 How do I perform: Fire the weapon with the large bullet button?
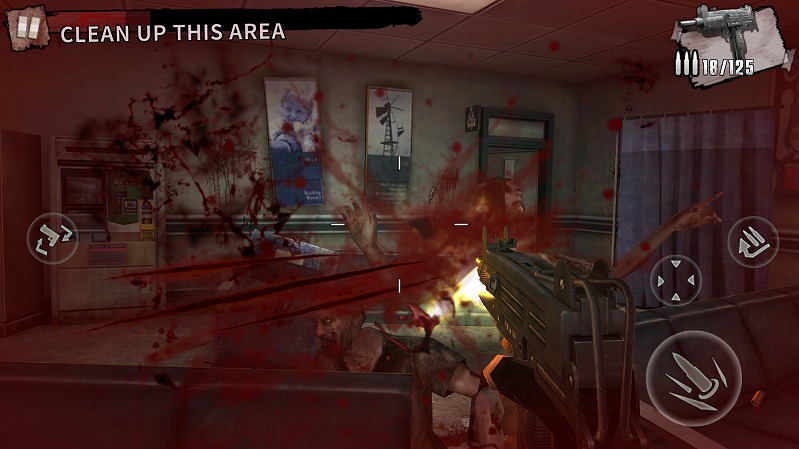pos(692,378)
